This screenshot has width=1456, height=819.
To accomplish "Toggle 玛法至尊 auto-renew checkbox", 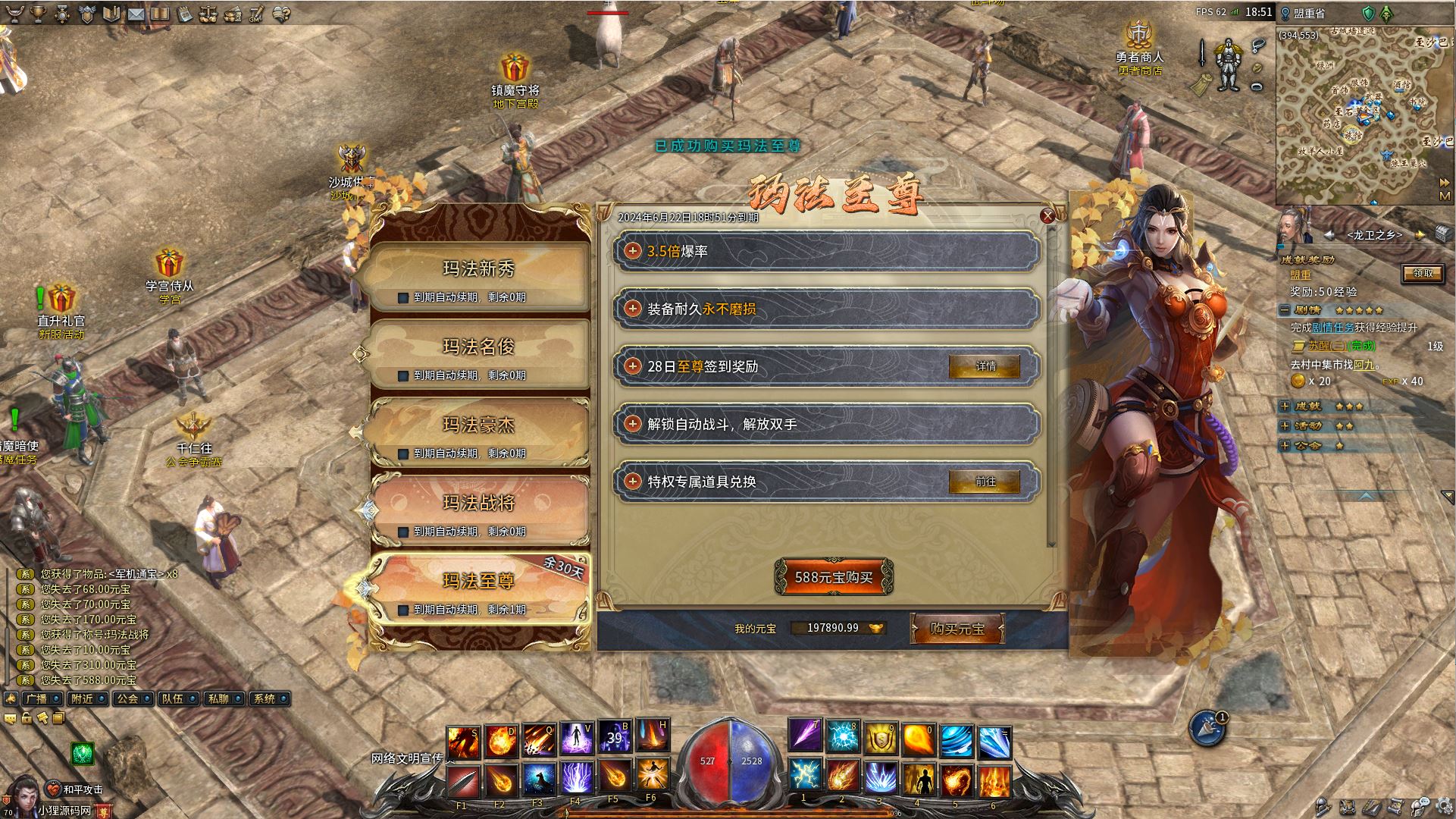I will 403,610.
